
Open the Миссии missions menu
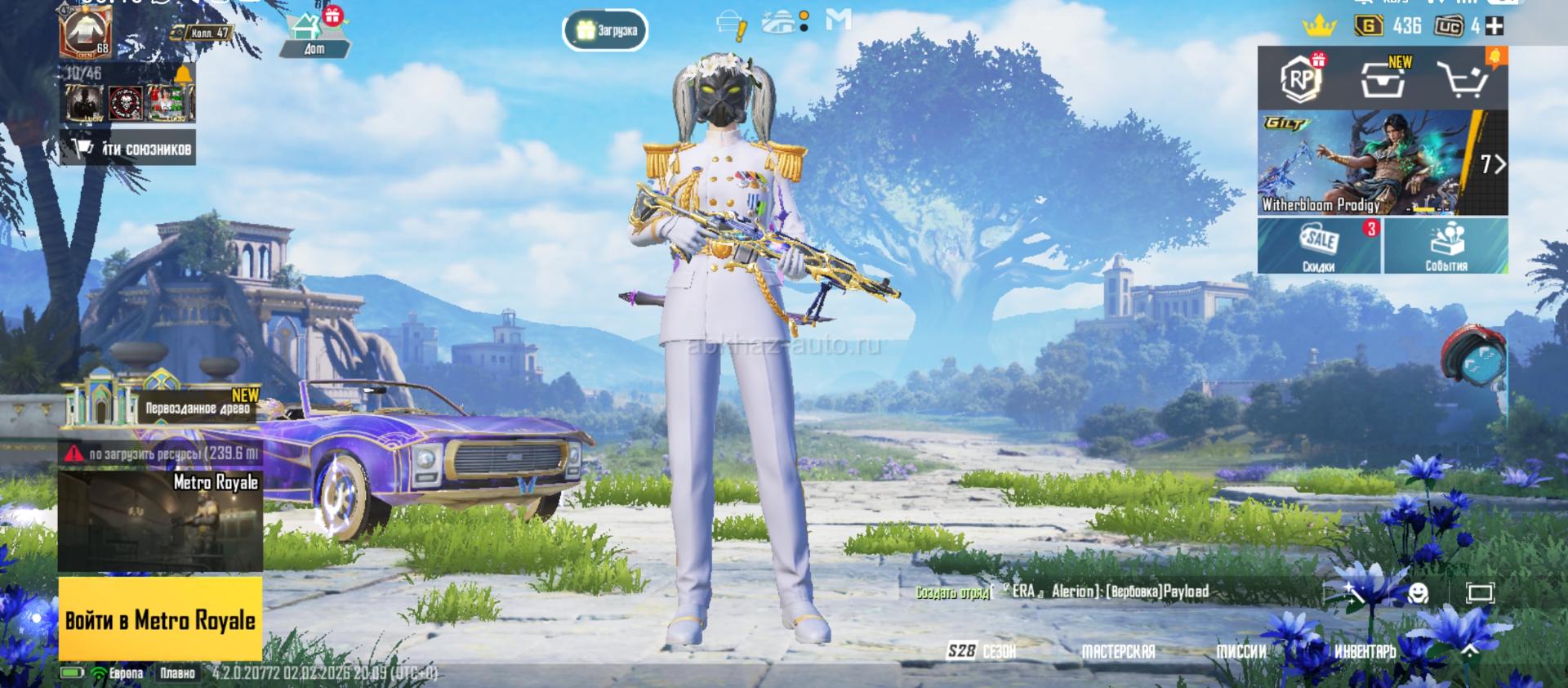coord(1241,651)
